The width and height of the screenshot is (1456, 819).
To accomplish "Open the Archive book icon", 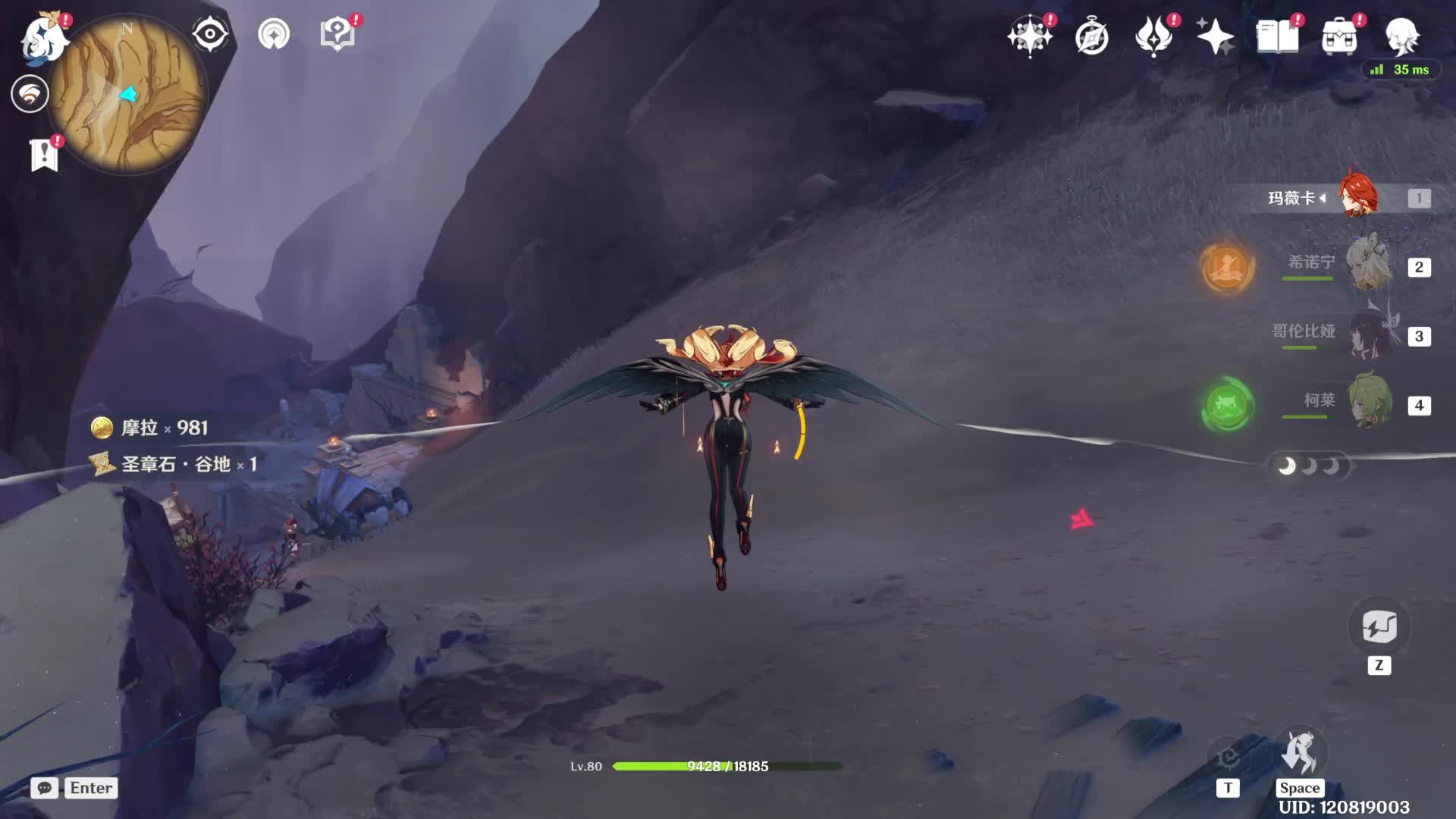I will (1277, 36).
